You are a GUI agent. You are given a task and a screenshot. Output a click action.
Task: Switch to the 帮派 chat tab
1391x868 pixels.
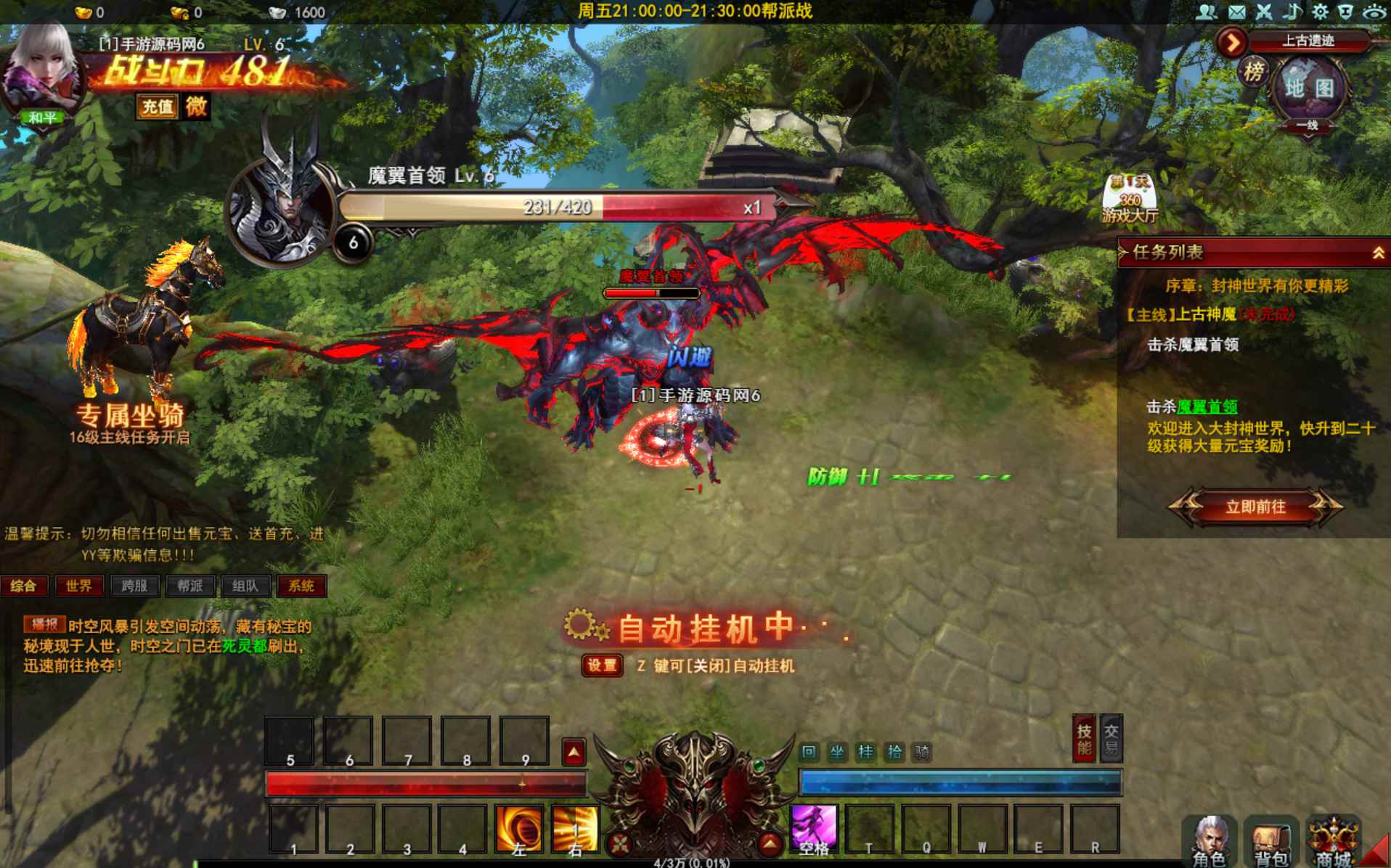pos(189,586)
